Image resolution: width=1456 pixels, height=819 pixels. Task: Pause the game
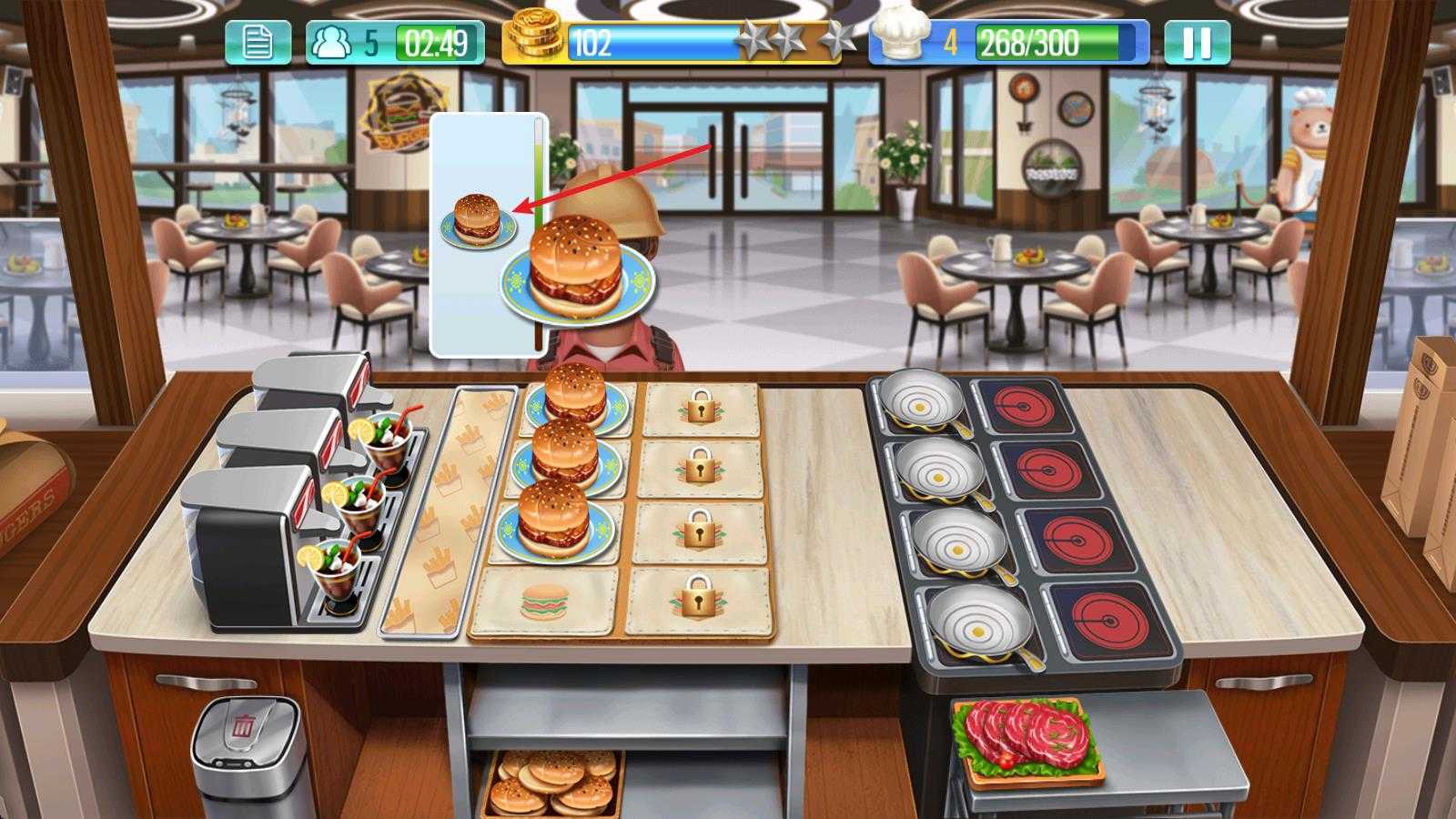click(1197, 38)
